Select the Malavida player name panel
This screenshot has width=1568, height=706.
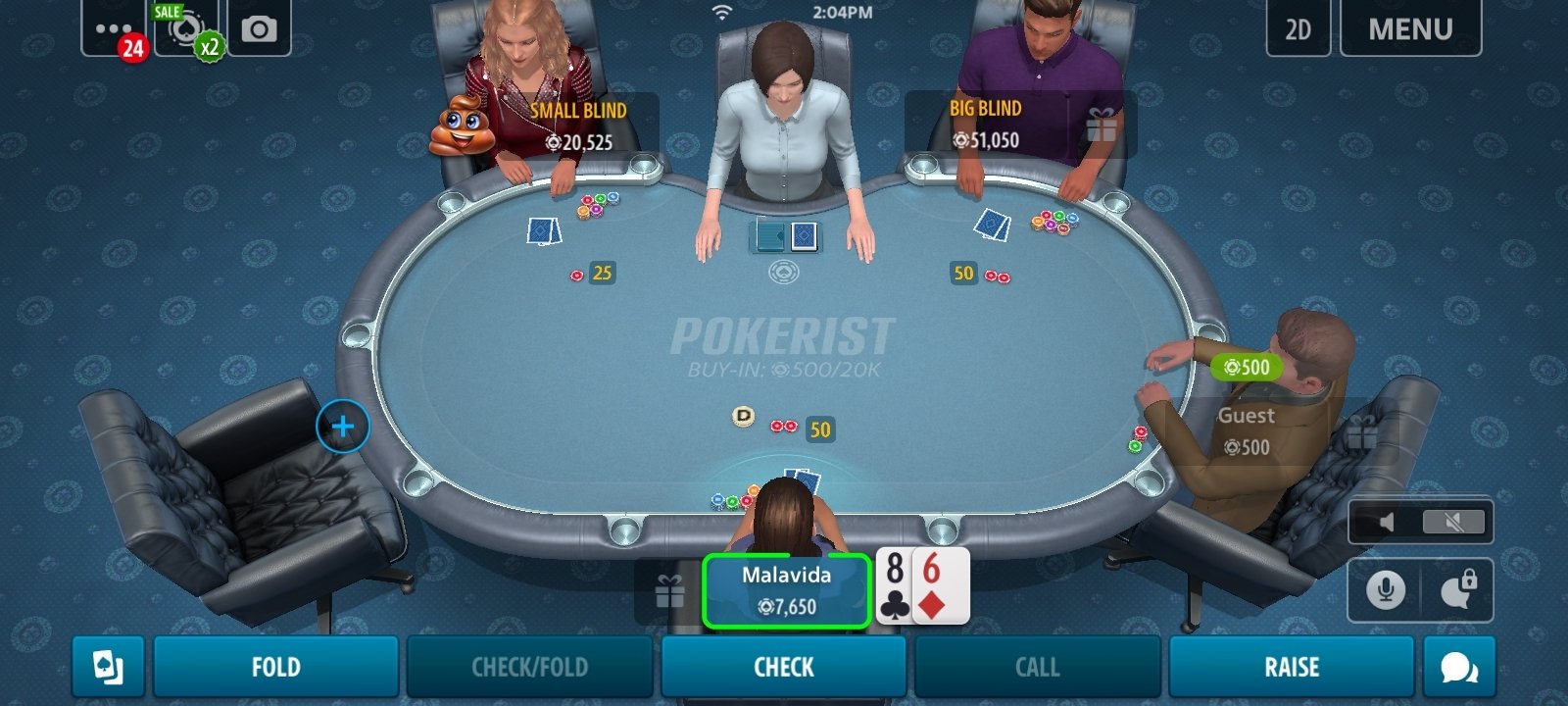click(x=786, y=590)
